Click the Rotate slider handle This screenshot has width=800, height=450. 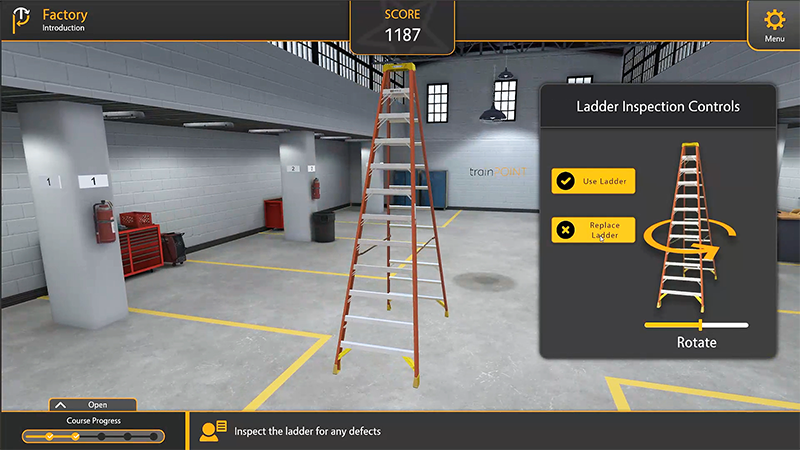700,325
